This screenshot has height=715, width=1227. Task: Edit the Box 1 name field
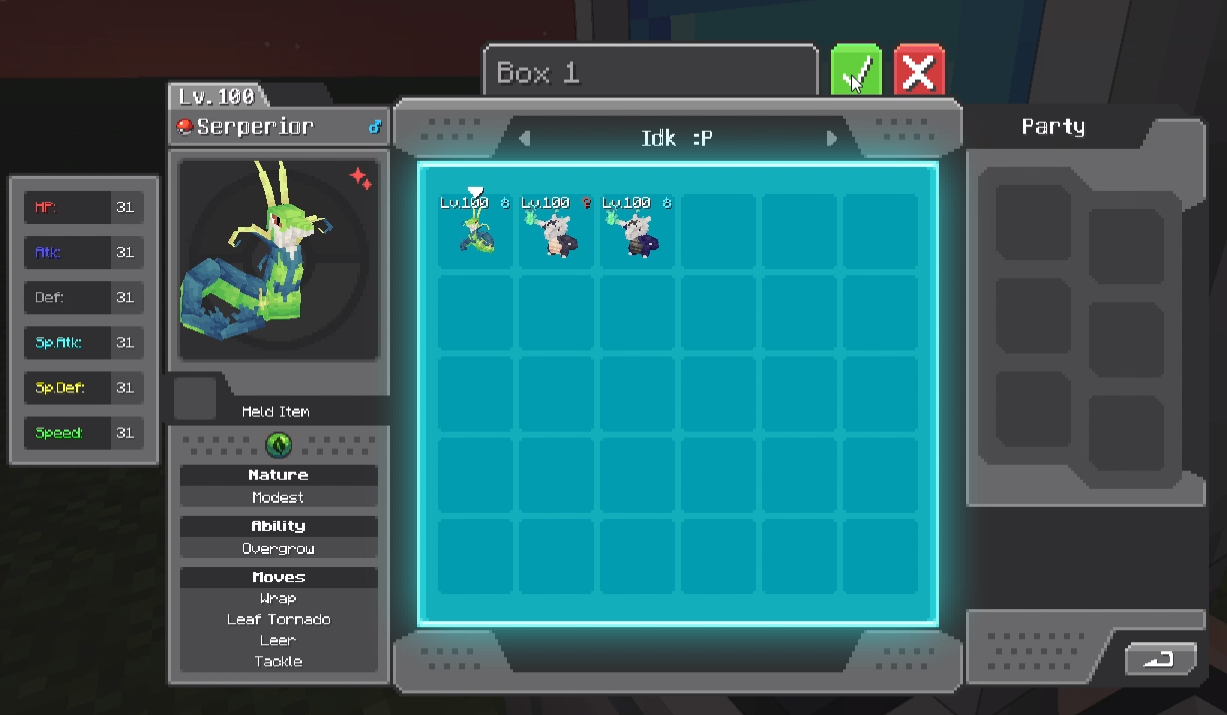(650, 73)
